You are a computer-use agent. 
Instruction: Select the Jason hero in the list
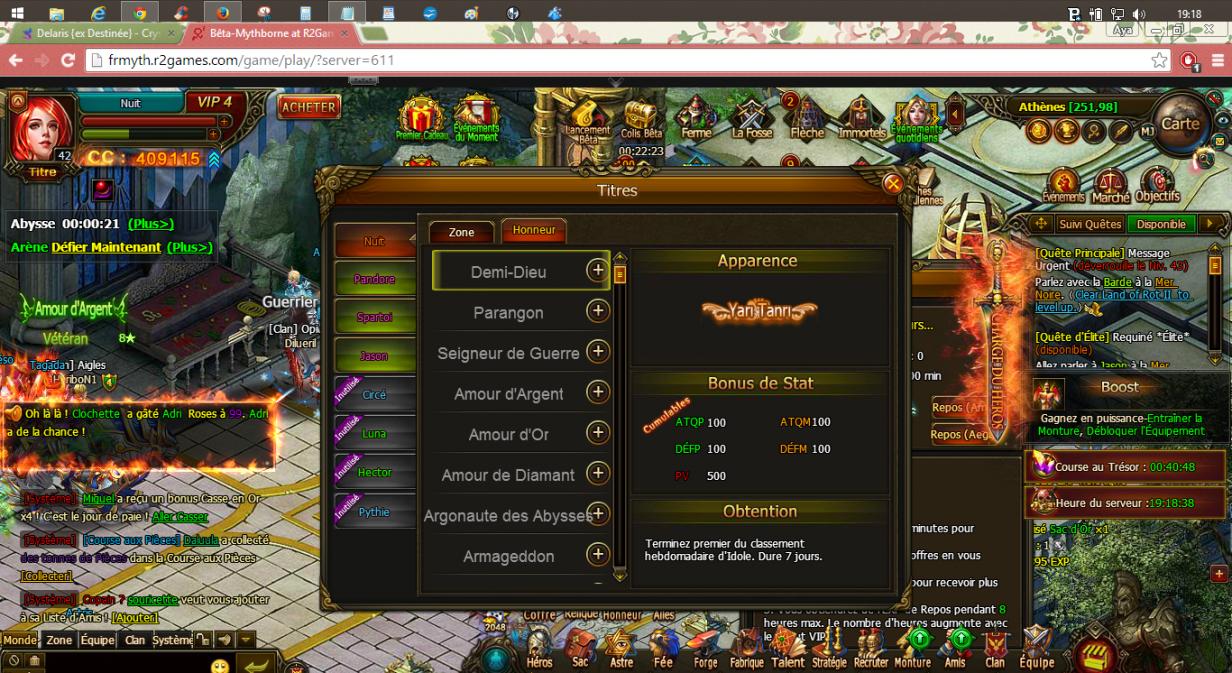(375, 356)
